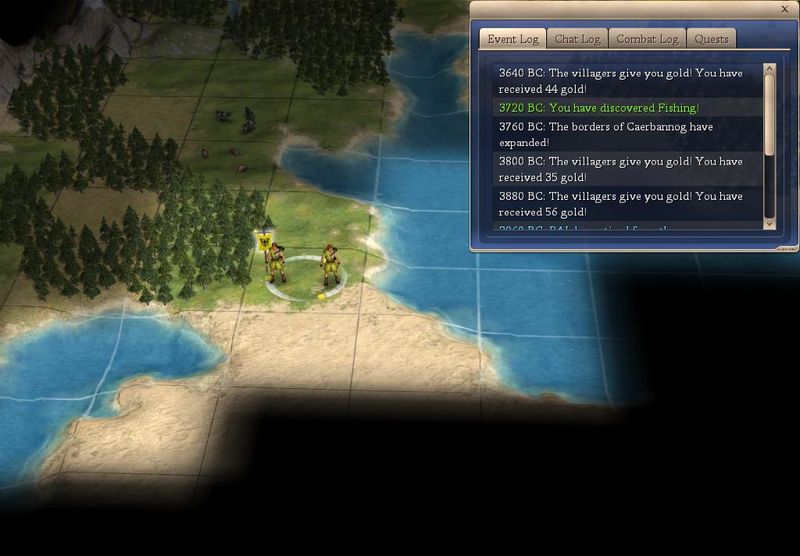Close the event log window
This screenshot has width=800, height=556.
pos(784,9)
